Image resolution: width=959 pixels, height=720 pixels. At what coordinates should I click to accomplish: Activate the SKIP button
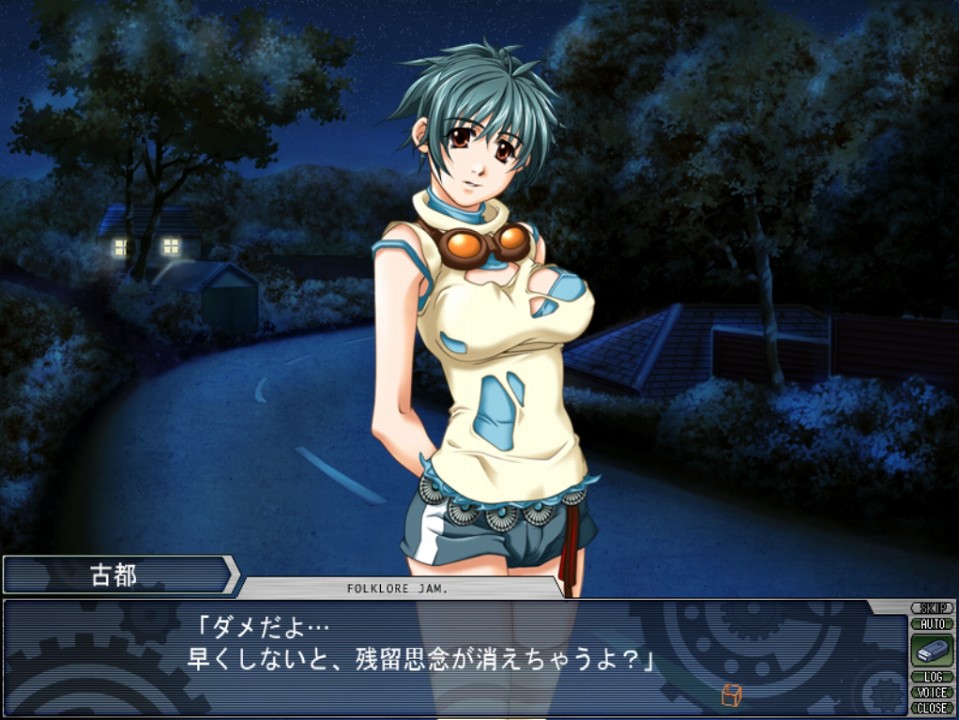[x=932, y=608]
